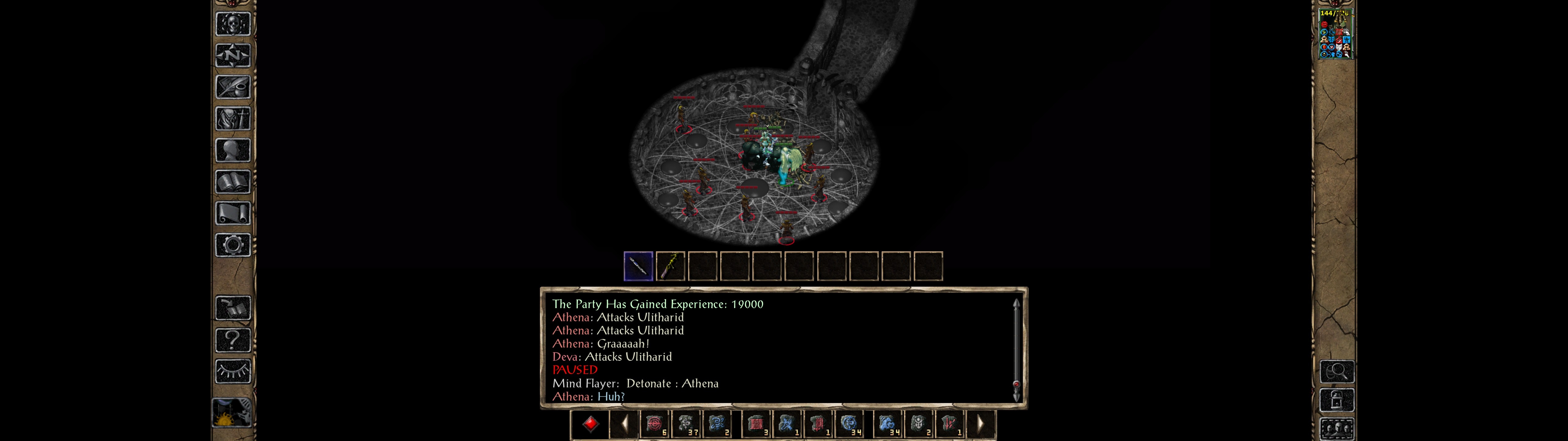The image size is (1568, 441).
Task: Open the options gear button
Action: coord(233,245)
